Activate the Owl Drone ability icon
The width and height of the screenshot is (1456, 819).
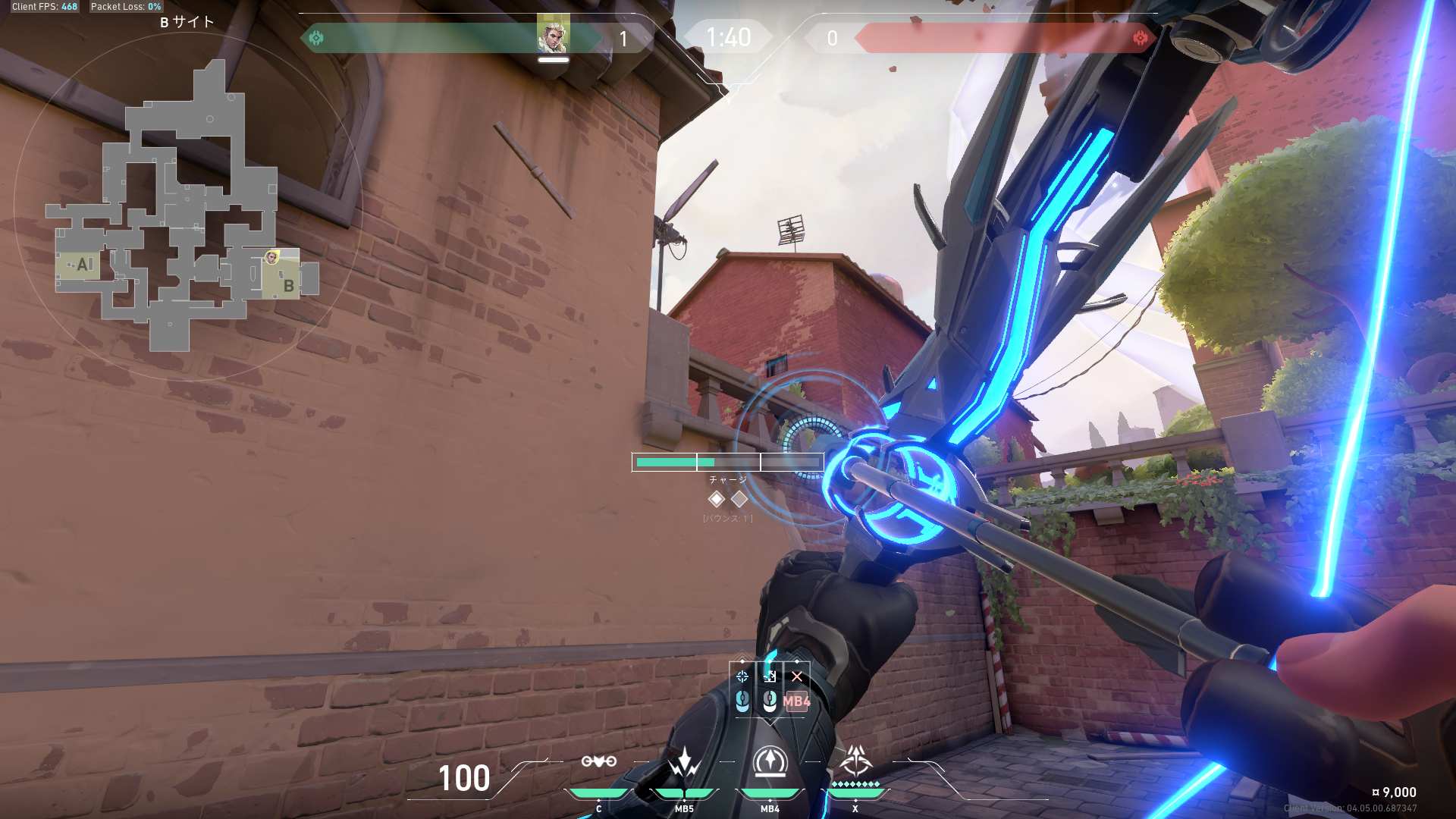[598, 761]
